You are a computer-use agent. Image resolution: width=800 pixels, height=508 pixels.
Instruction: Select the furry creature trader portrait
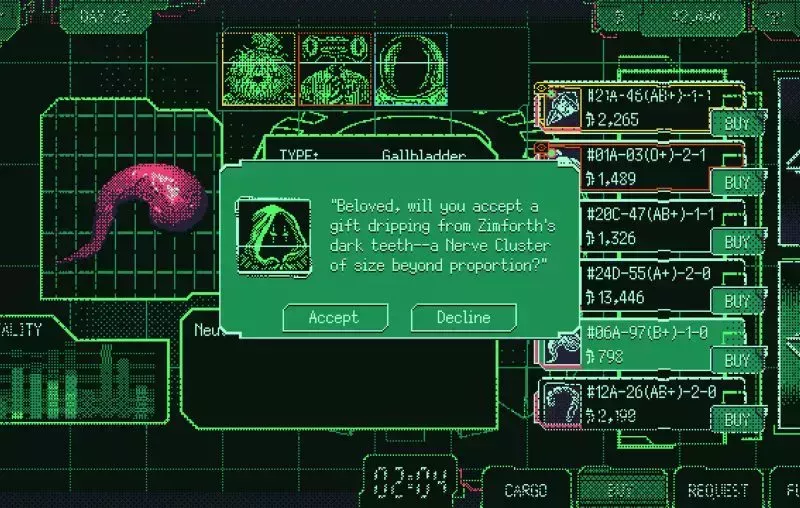pos(258,66)
